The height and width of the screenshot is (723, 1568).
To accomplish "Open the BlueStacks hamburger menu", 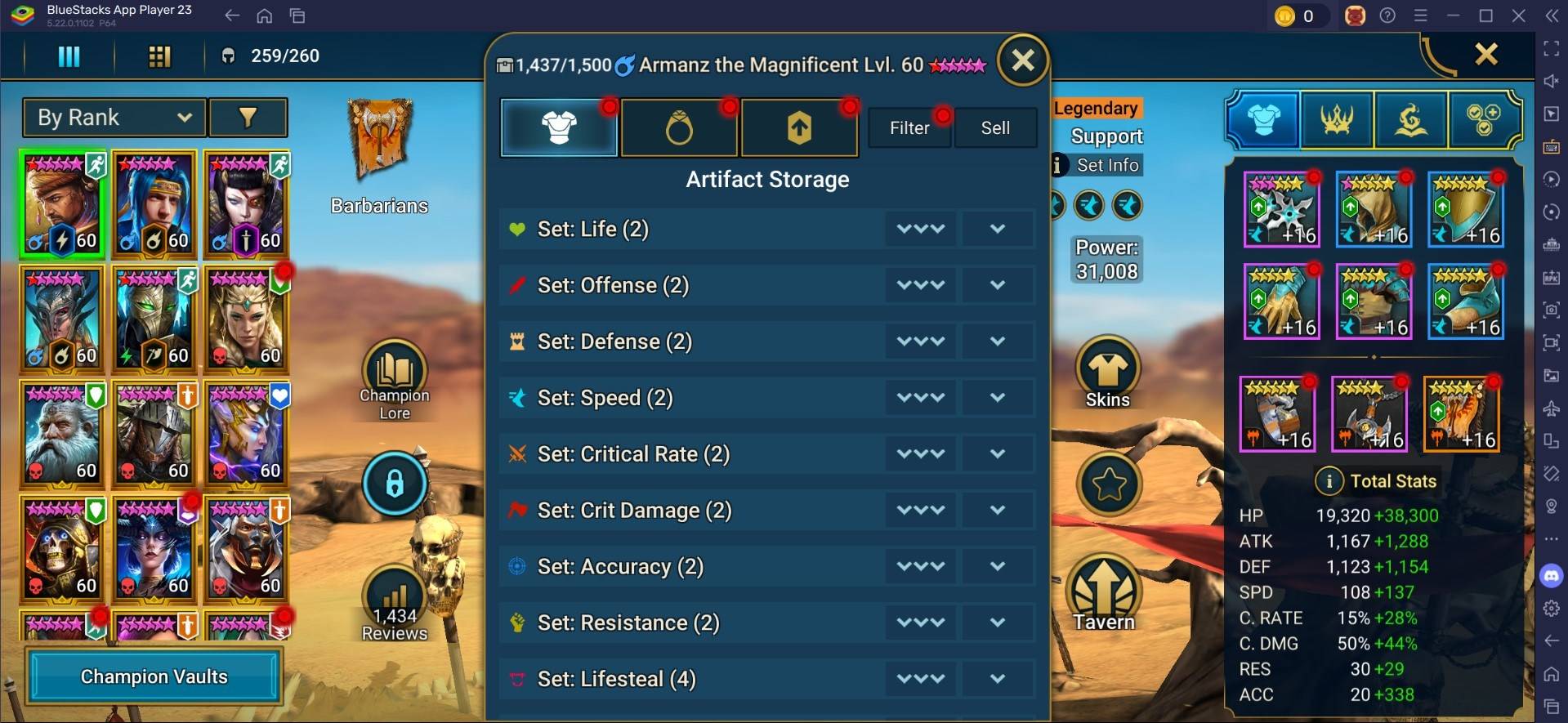I will [1421, 15].
